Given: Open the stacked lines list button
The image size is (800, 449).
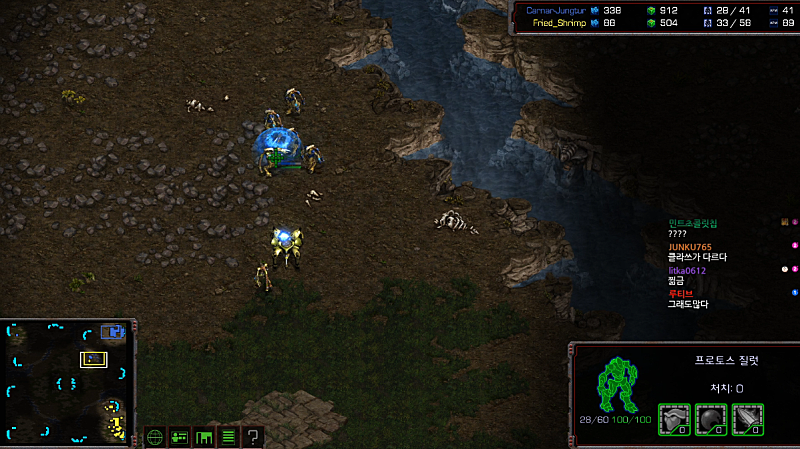Looking at the screenshot, I should pos(228,437).
